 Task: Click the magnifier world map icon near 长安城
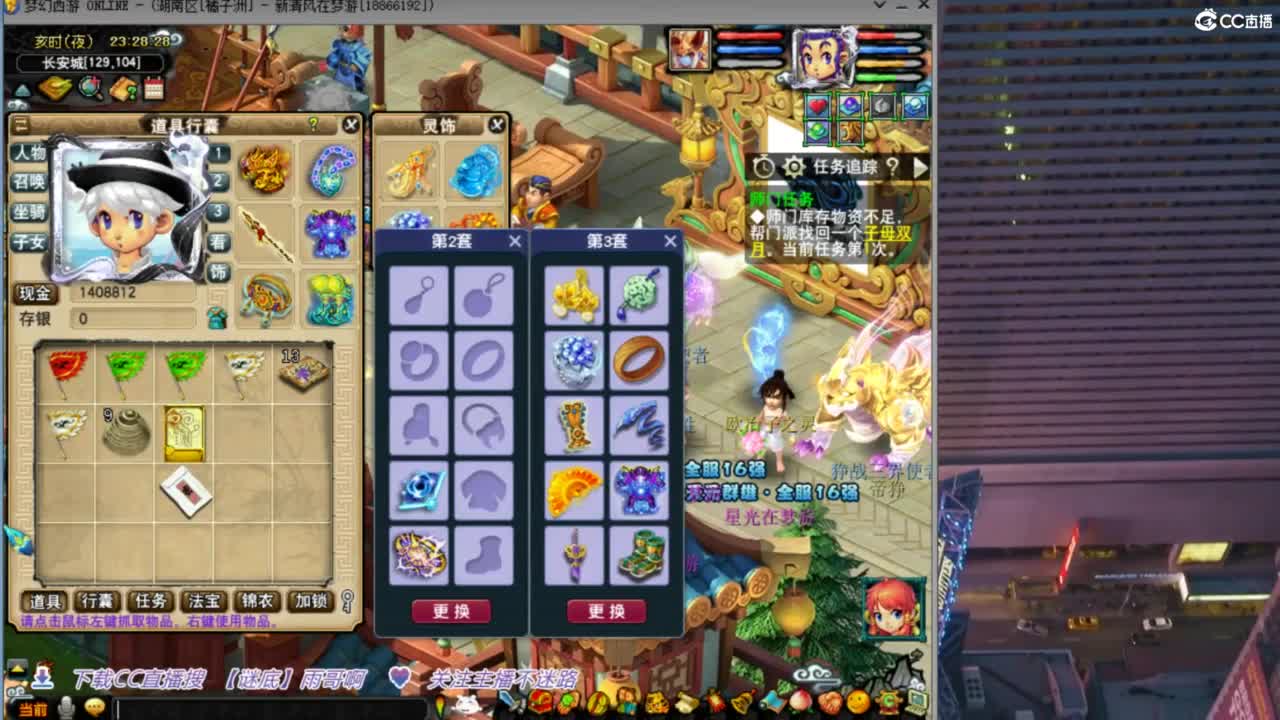[88, 87]
